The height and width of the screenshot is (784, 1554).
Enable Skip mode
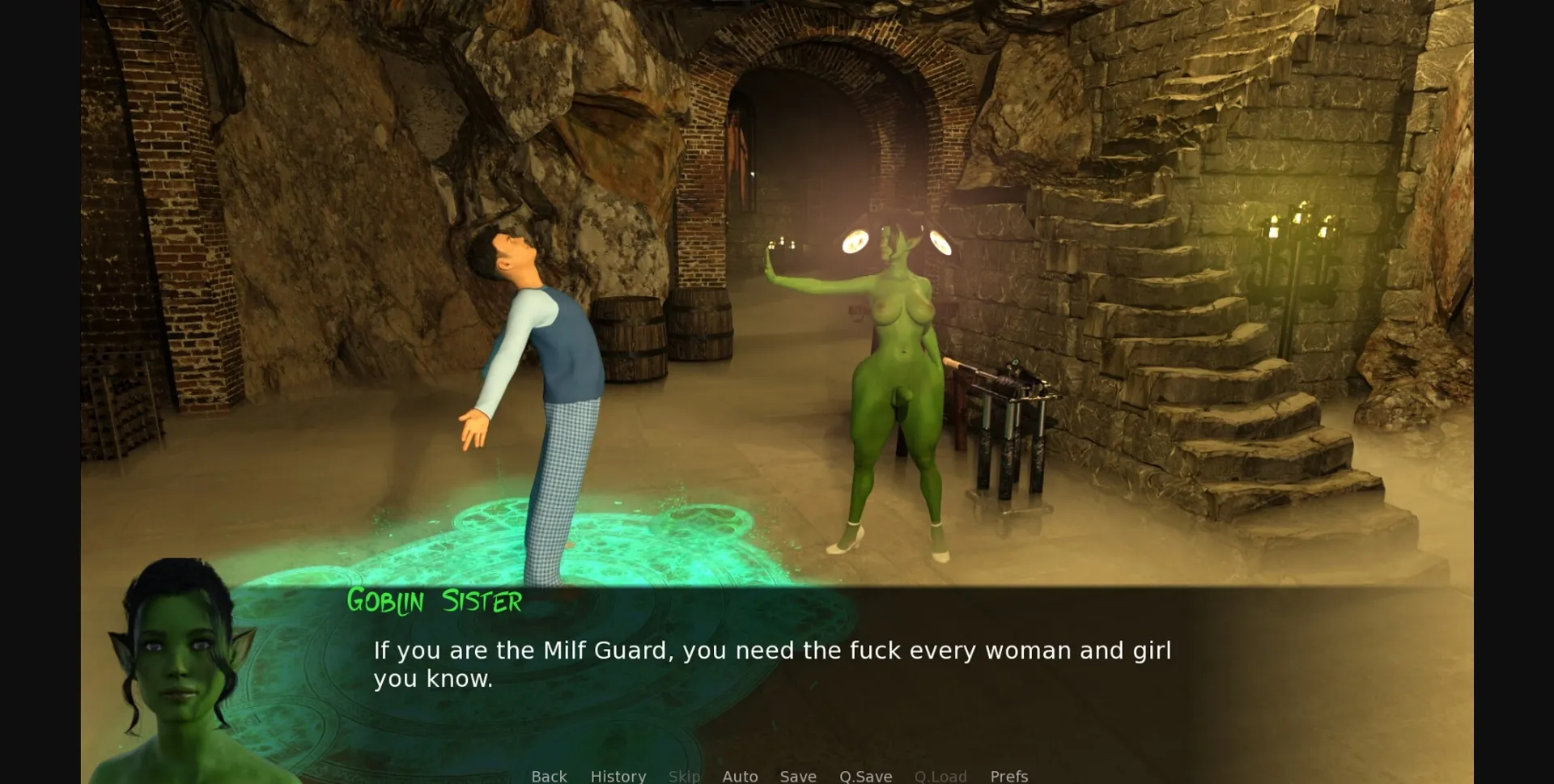[684, 776]
